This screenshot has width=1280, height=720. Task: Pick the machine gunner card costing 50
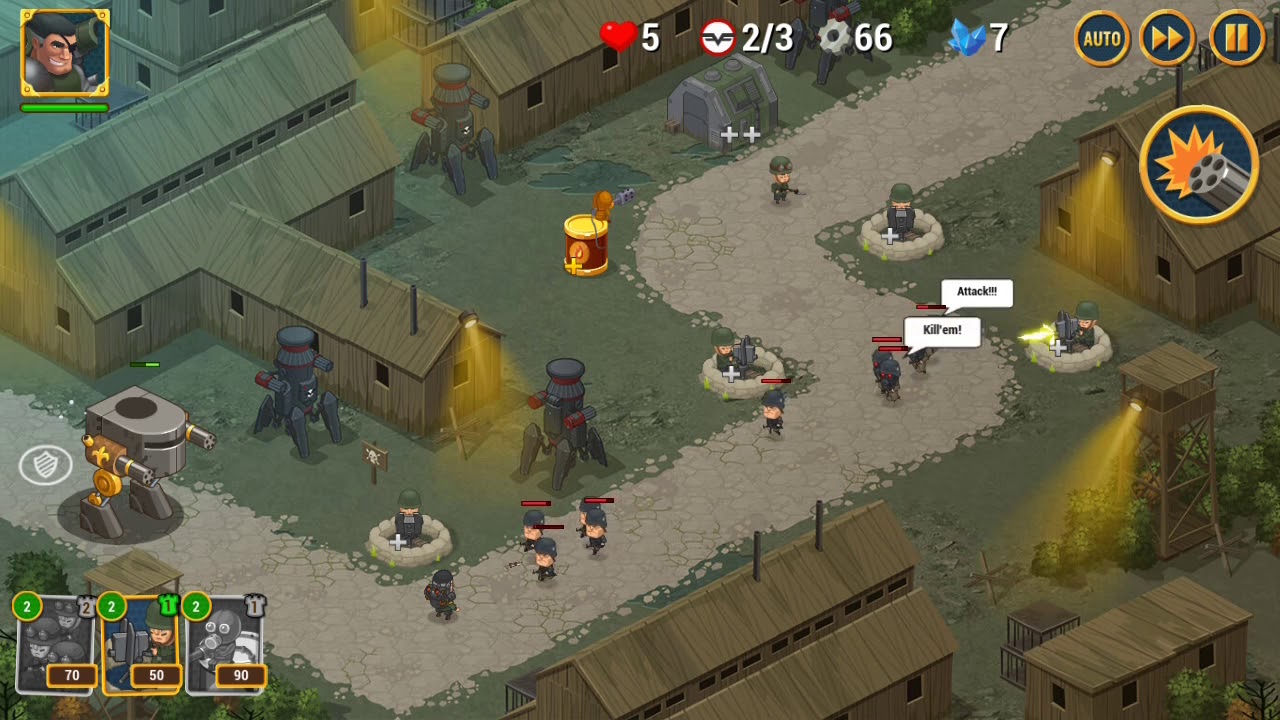[141, 645]
